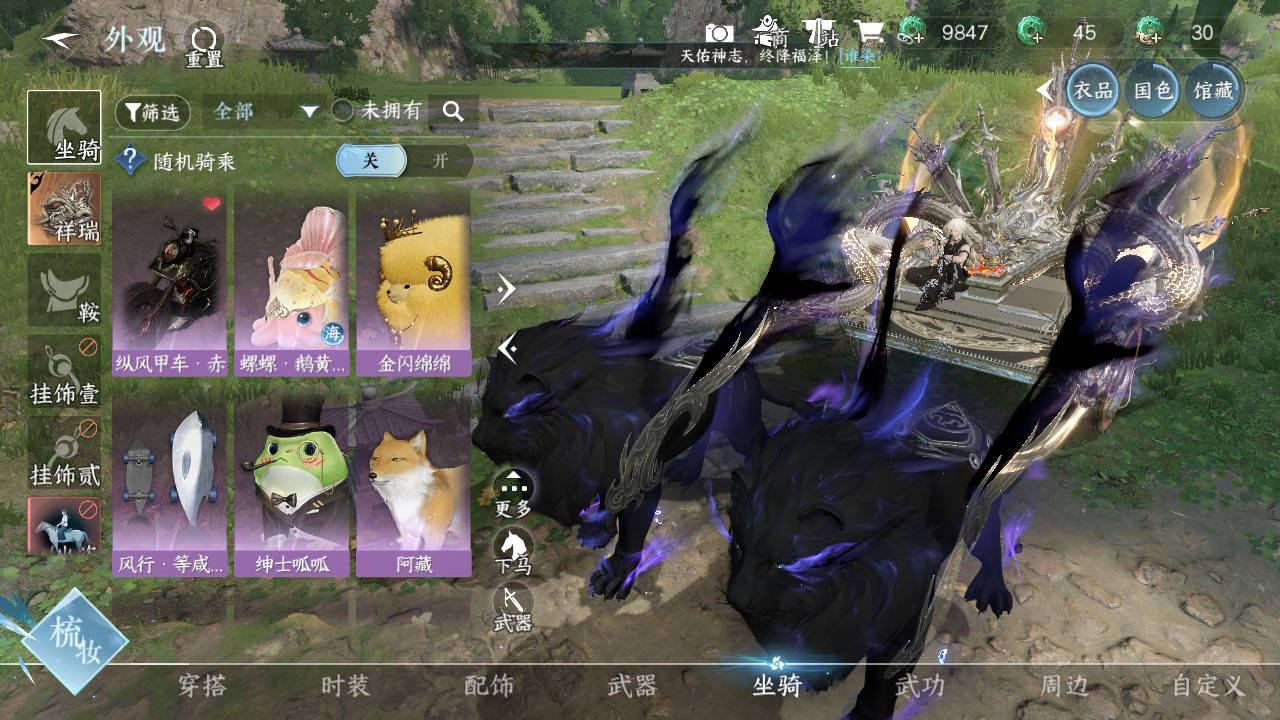Switch to the 祥瑞 category
1280x720 pixels.
tap(64, 208)
